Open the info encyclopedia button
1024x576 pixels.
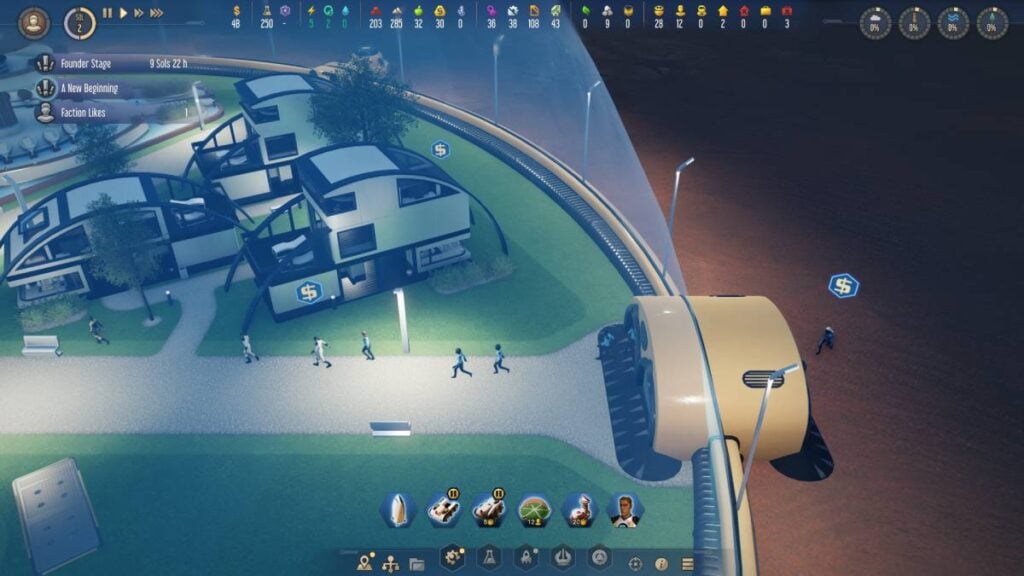pos(661,563)
